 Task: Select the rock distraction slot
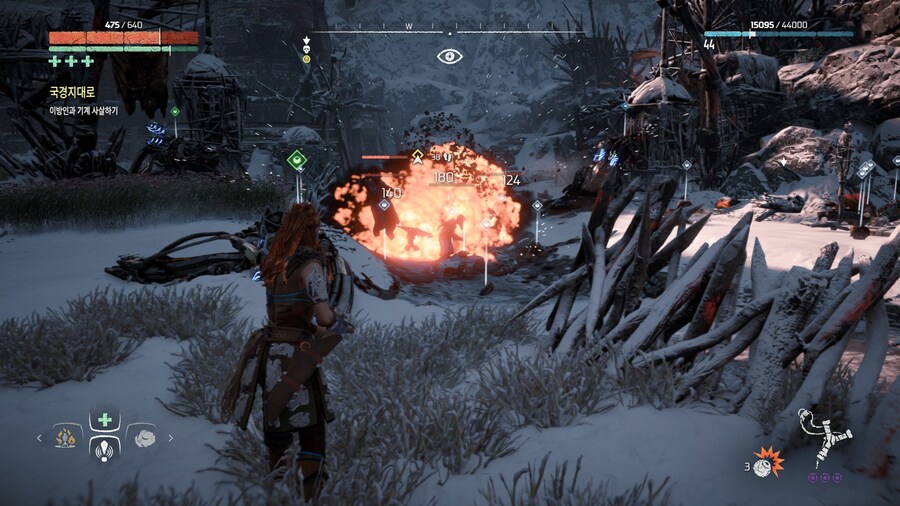[143, 437]
